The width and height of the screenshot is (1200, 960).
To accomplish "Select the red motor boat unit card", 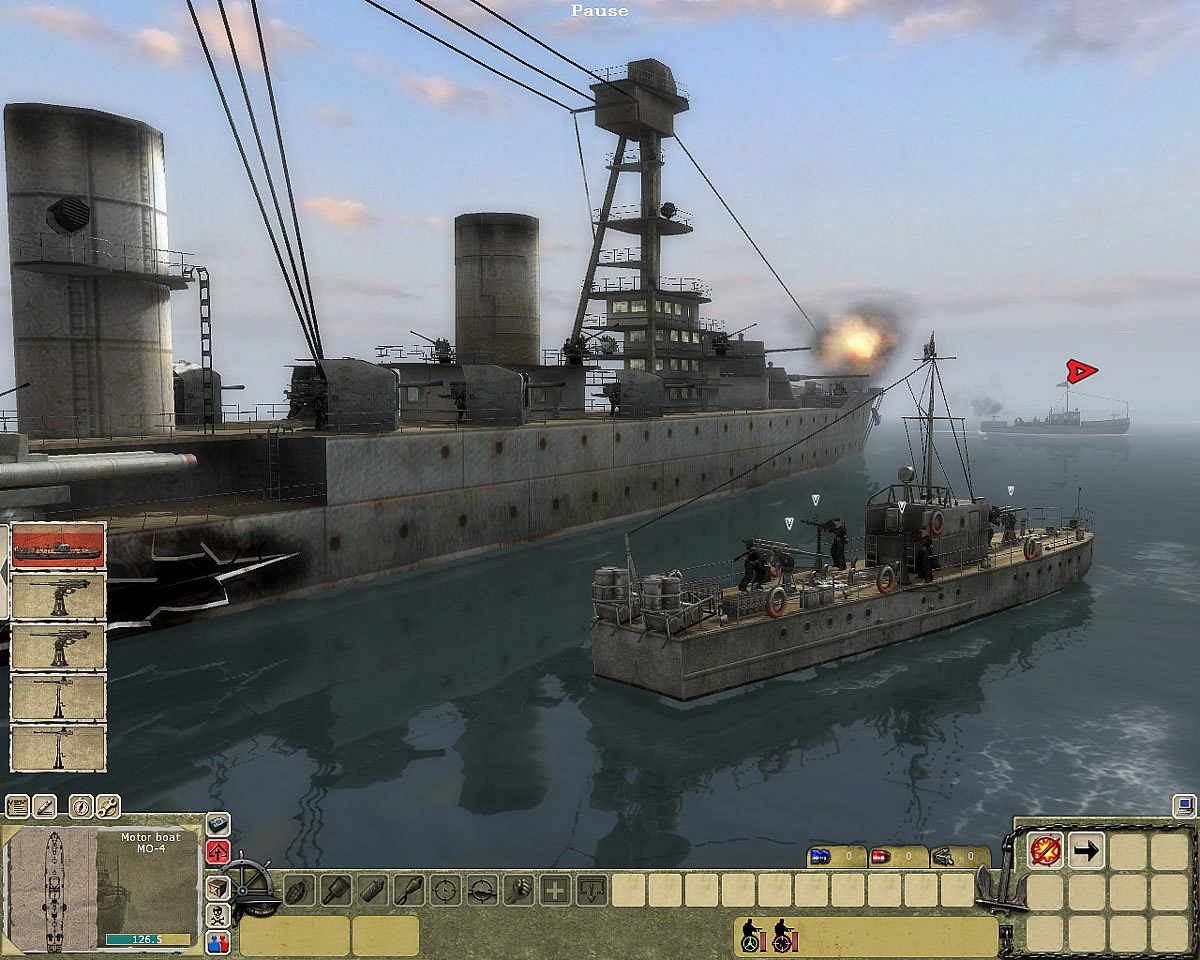I will (x=58, y=545).
